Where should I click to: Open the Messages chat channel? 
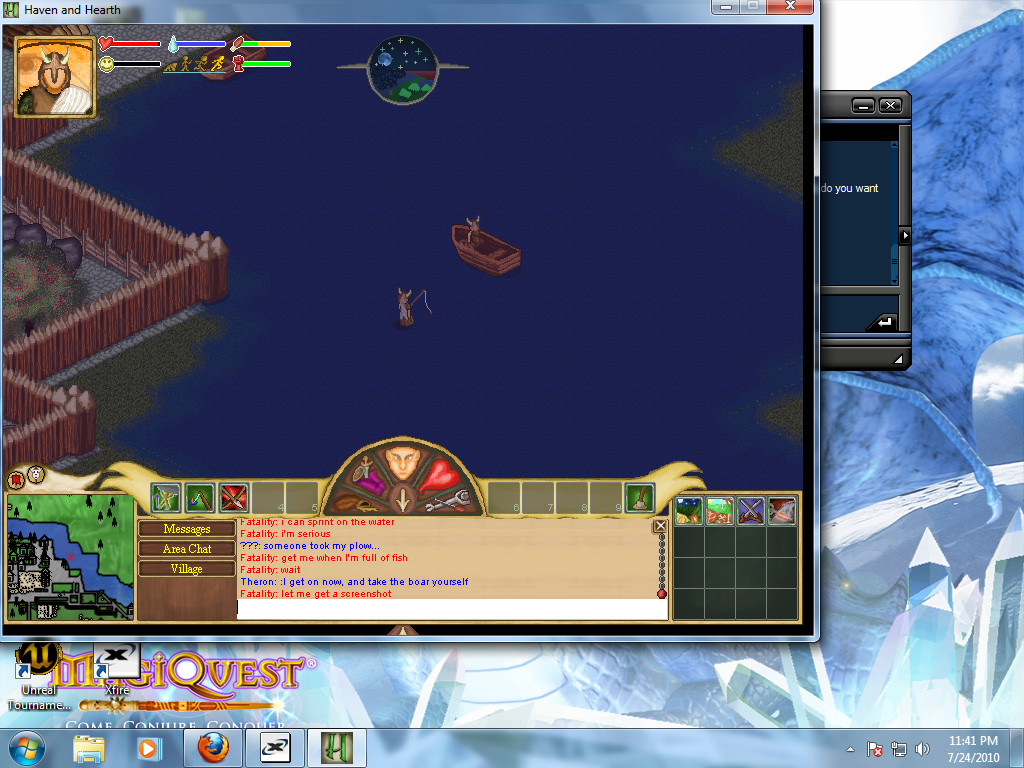coord(187,529)
